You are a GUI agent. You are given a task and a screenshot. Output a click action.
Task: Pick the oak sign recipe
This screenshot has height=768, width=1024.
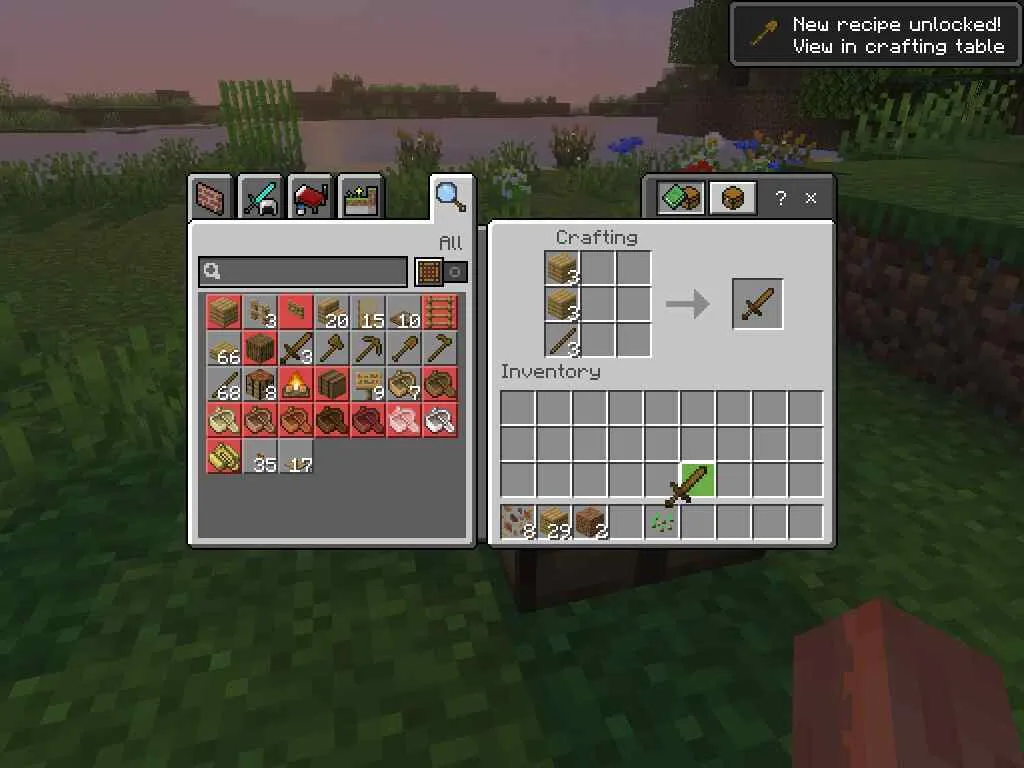click(368, 384)
